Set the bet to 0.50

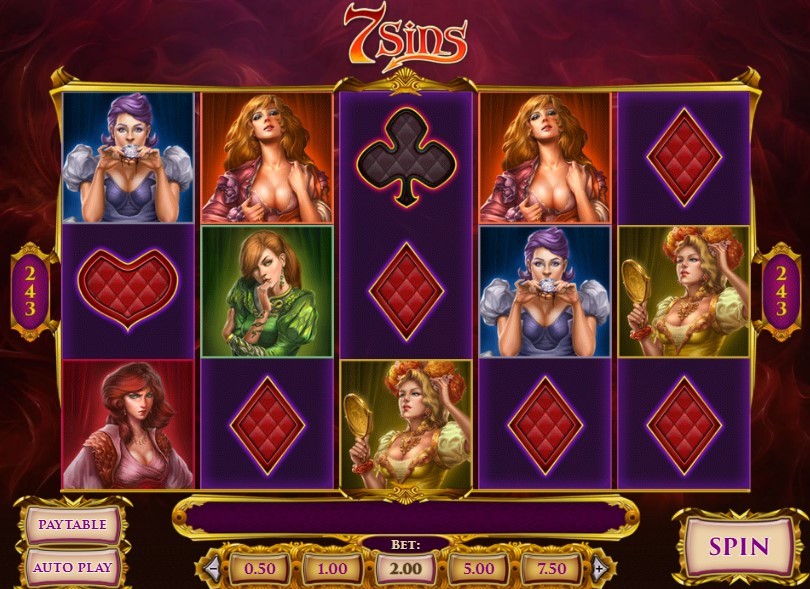coord(259,569)
